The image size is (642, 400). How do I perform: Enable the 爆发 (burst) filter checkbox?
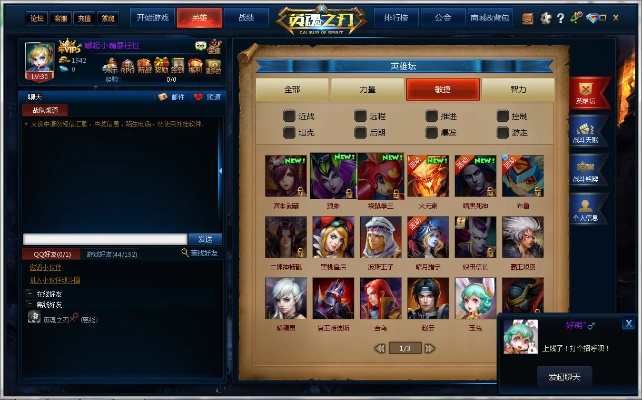click(x=432, y=131)
